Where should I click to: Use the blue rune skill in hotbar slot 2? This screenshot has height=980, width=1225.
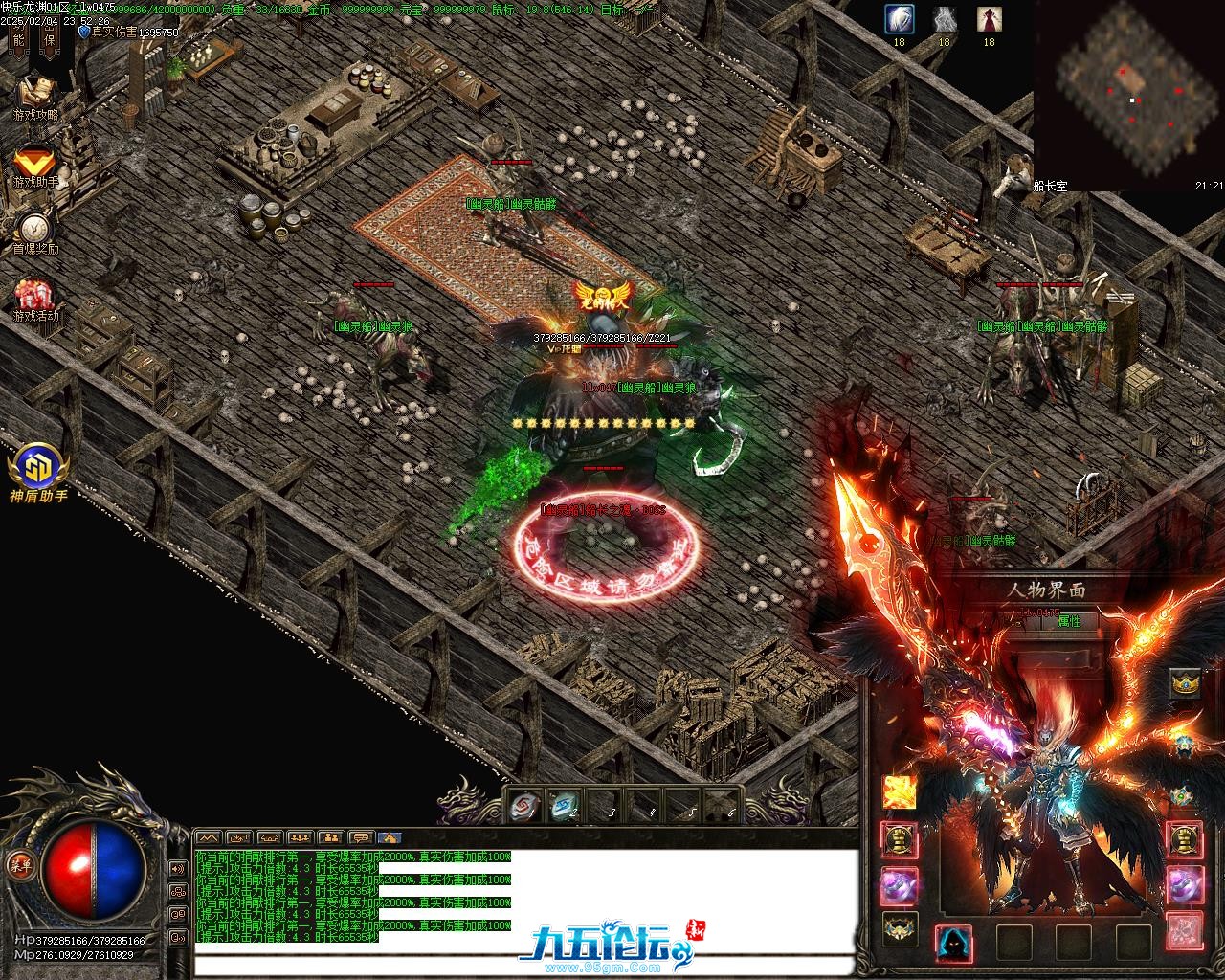click(564, 807)
